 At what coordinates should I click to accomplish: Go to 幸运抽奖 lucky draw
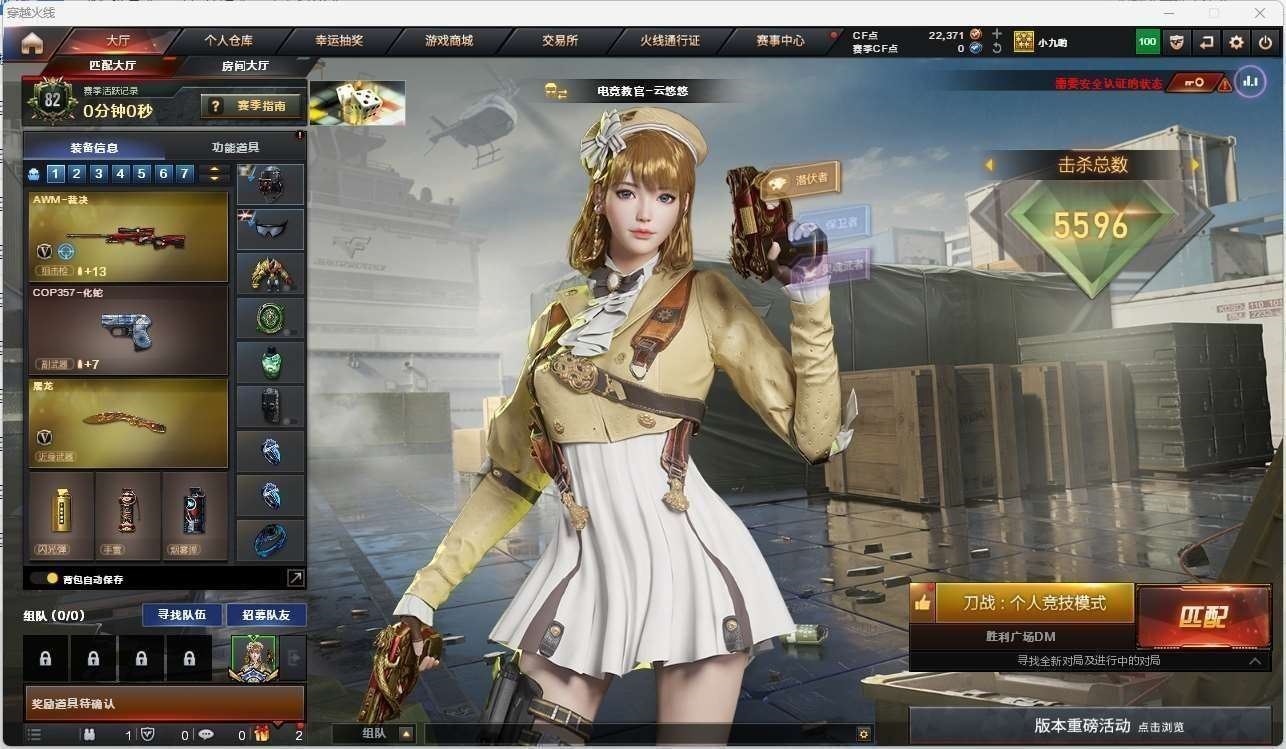[339, 41]
